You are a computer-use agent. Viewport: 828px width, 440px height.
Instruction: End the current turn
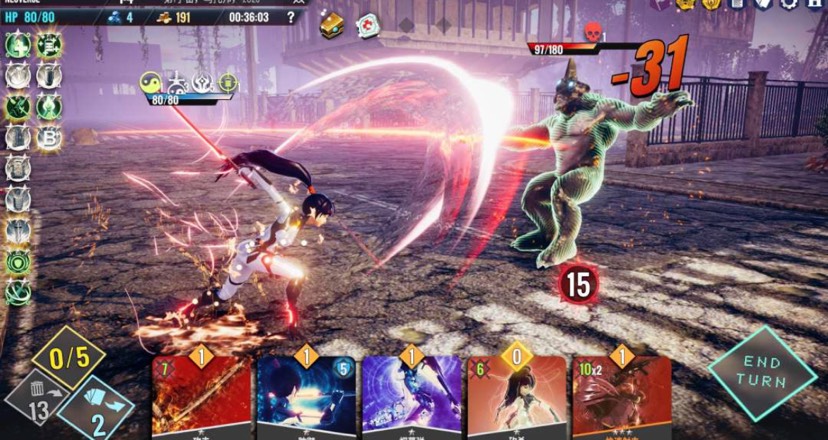pyautogui.click(x=763, y=373)
